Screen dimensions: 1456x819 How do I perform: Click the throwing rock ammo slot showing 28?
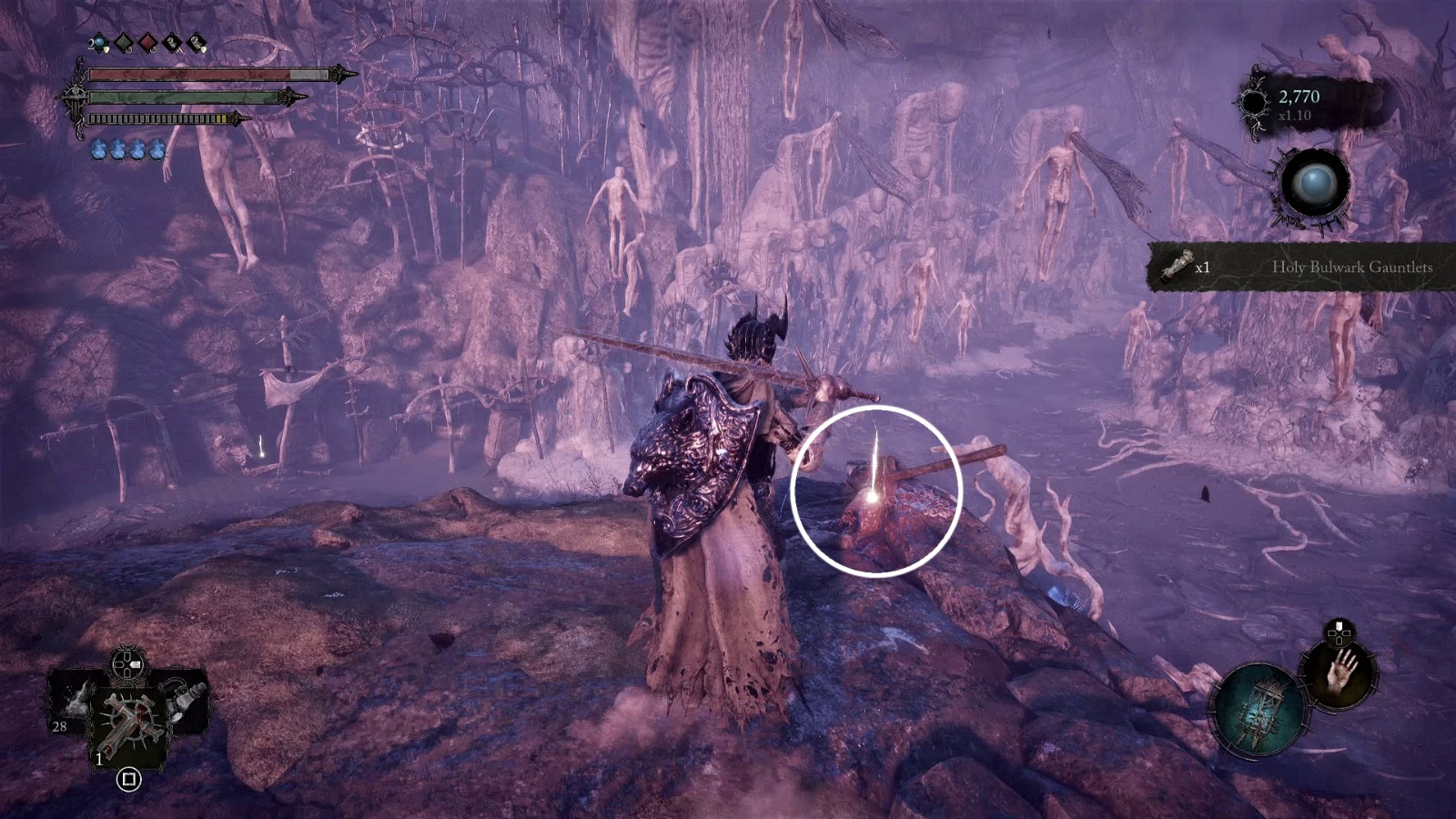coord(75,704)
